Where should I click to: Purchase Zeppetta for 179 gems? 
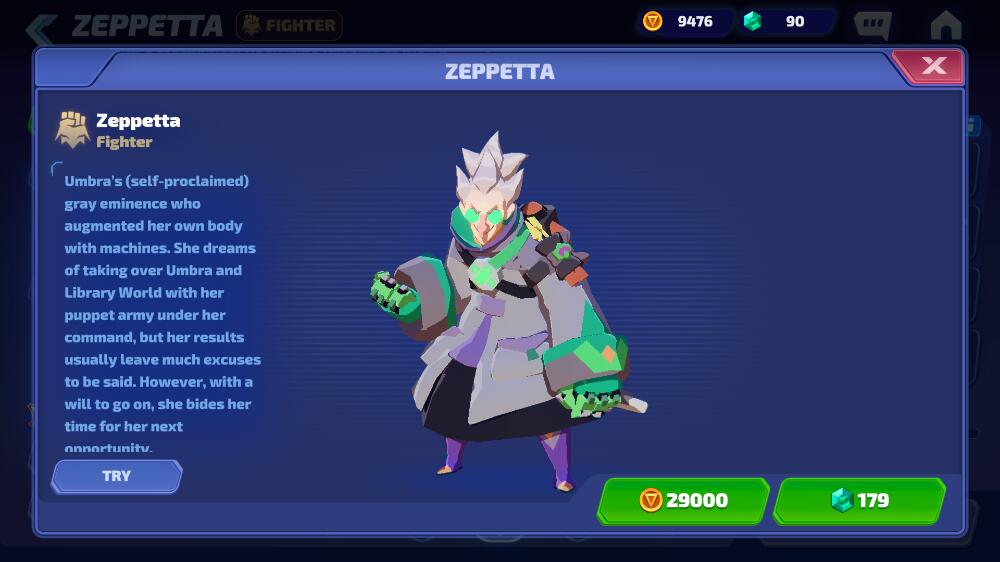click(860, 500)
